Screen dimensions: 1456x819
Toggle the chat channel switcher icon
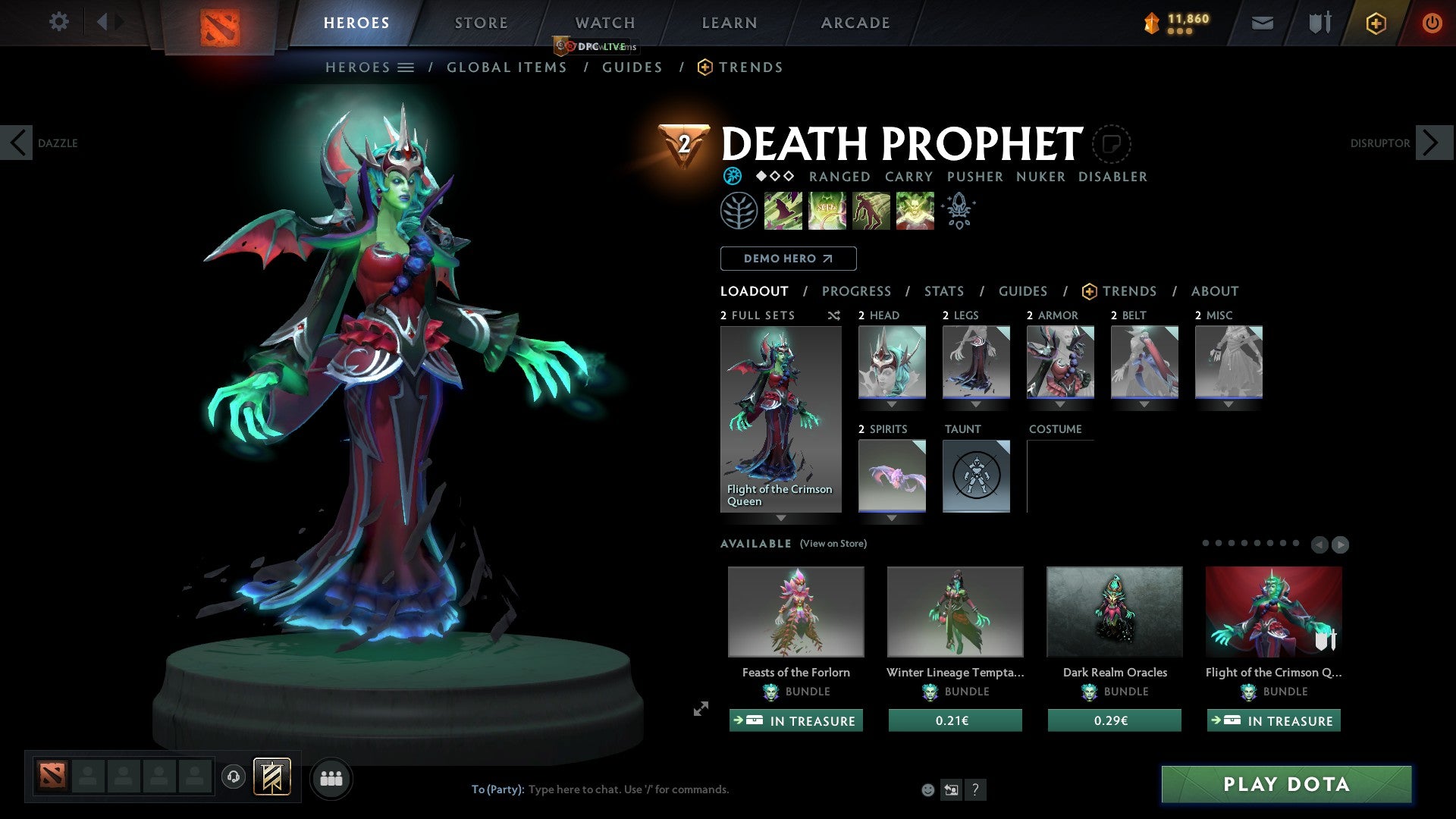pyautogui.click(x=951, y=789)
